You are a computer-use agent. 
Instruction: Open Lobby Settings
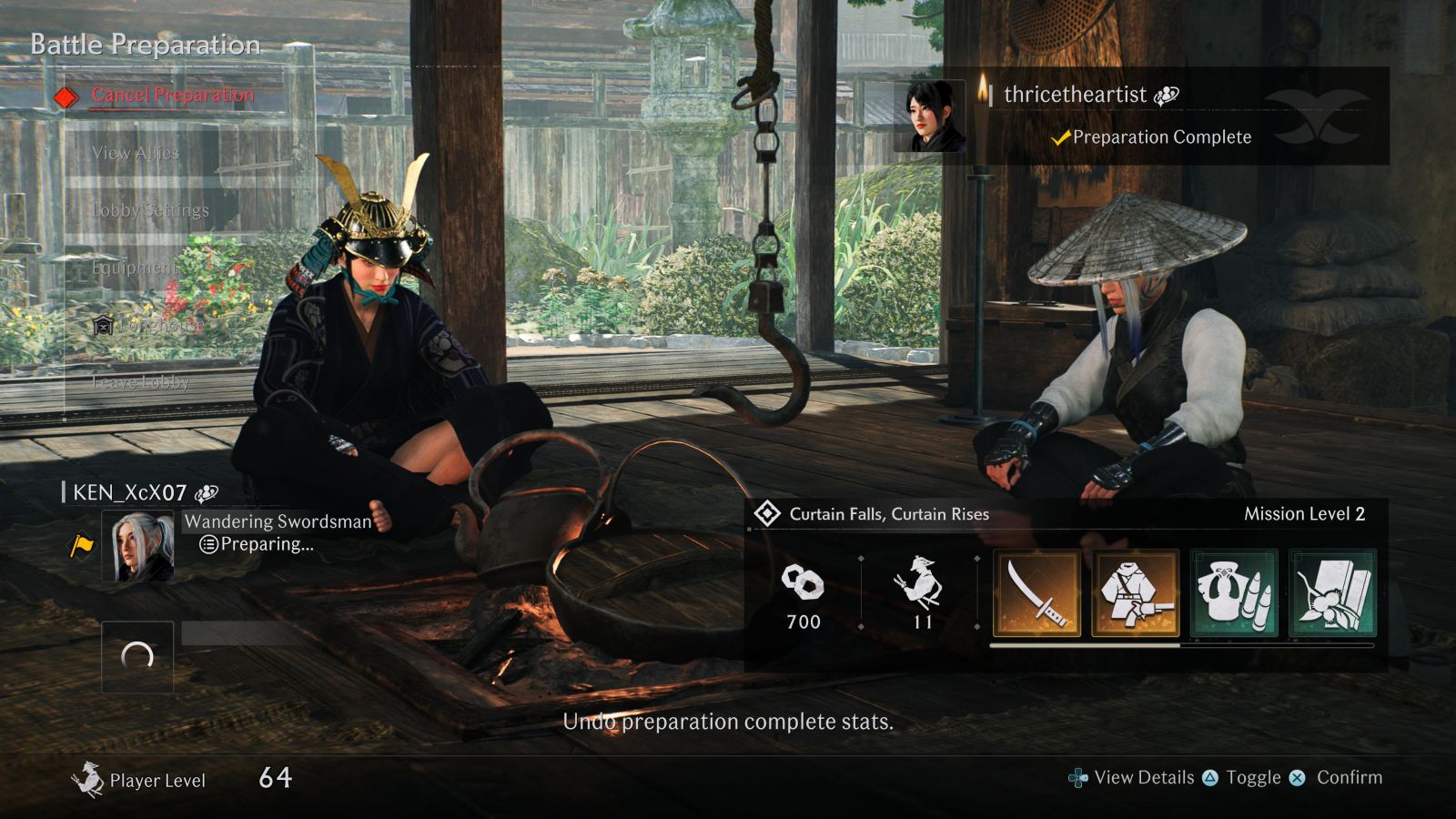click(x=150, y=210)
